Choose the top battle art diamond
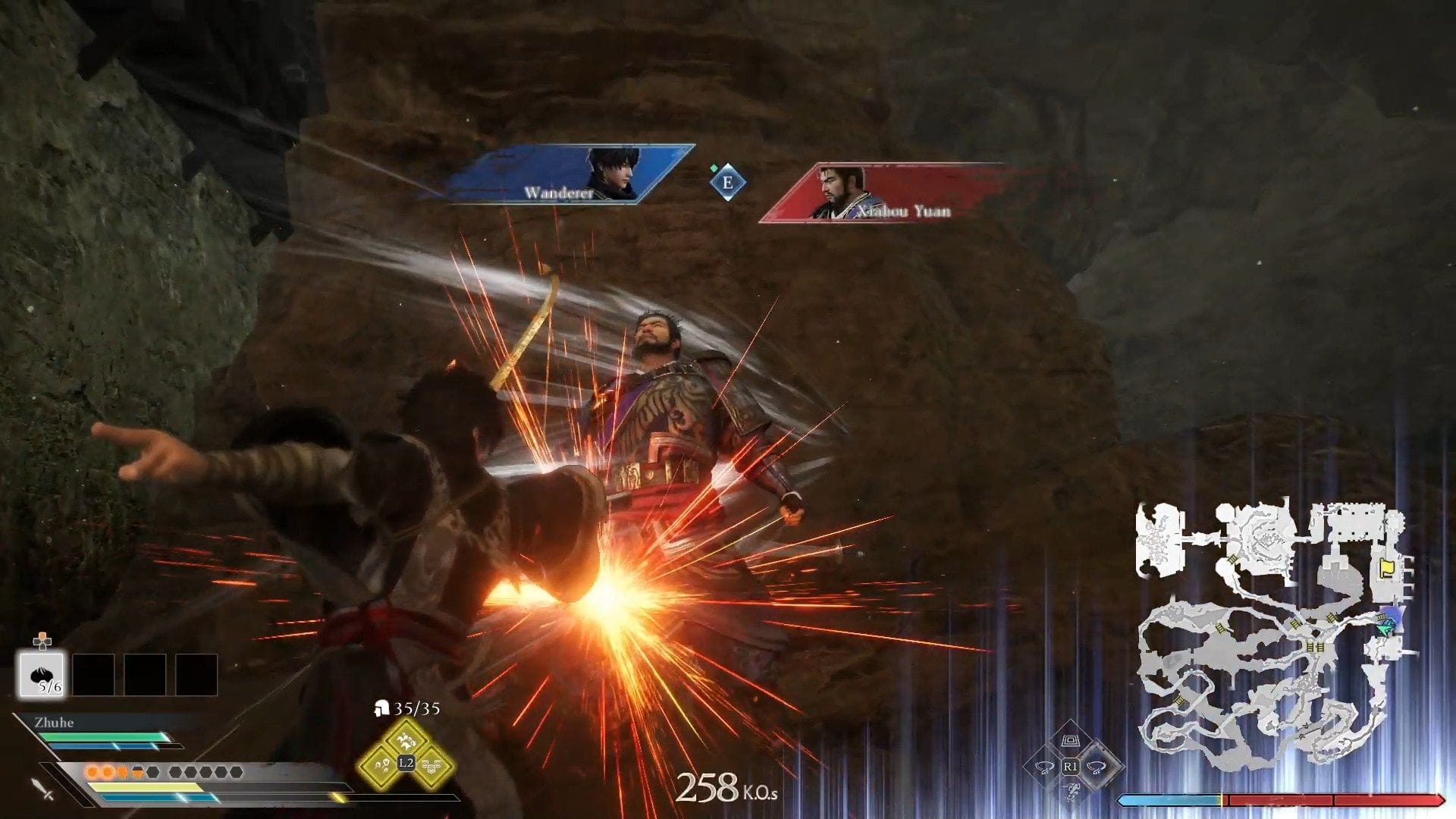 tap(1070, 740)
